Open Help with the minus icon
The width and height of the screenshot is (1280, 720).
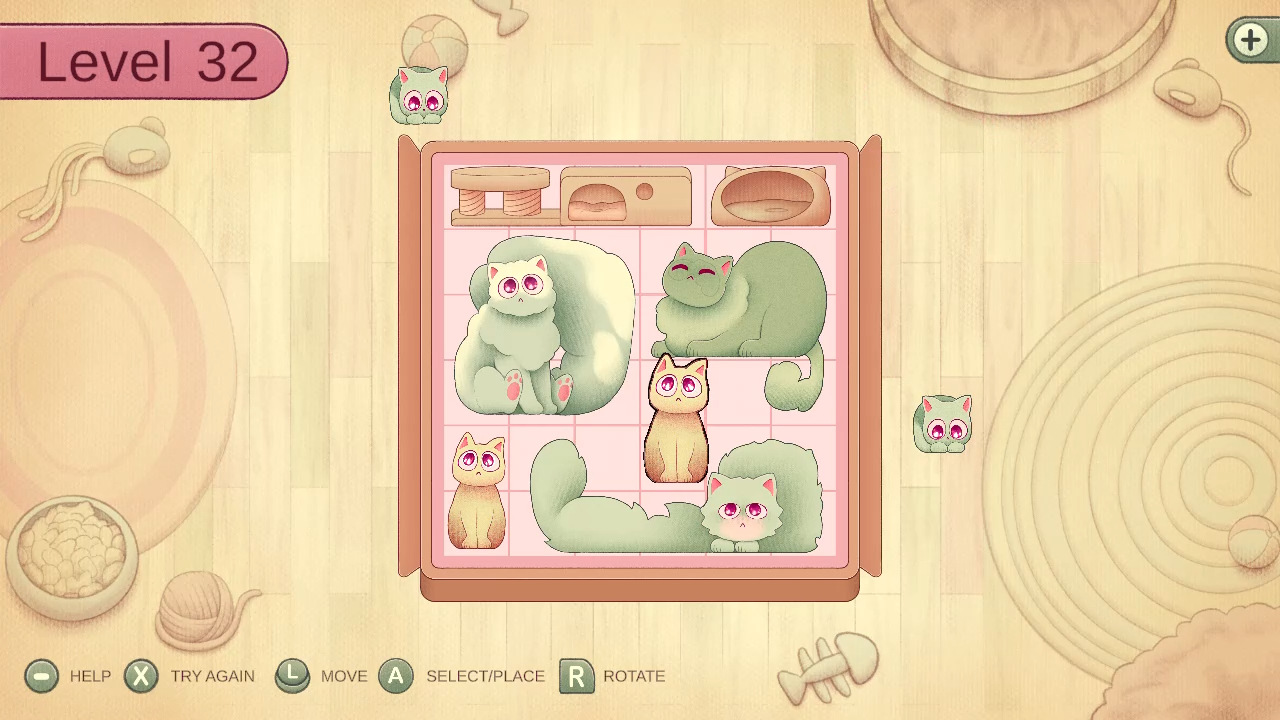tap(40, 676)
